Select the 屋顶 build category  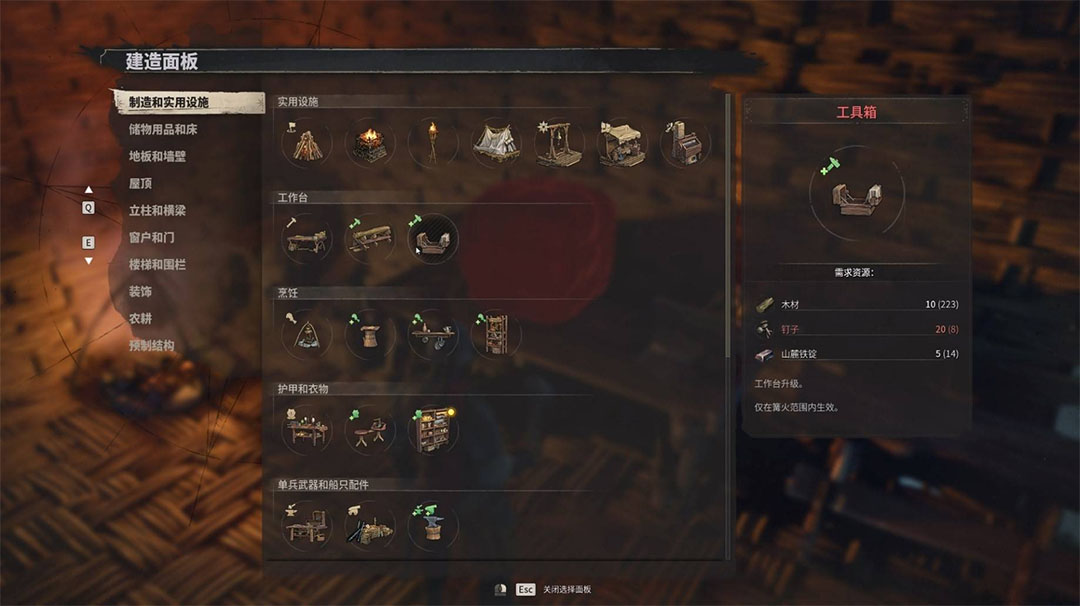(x=140, y=184)
